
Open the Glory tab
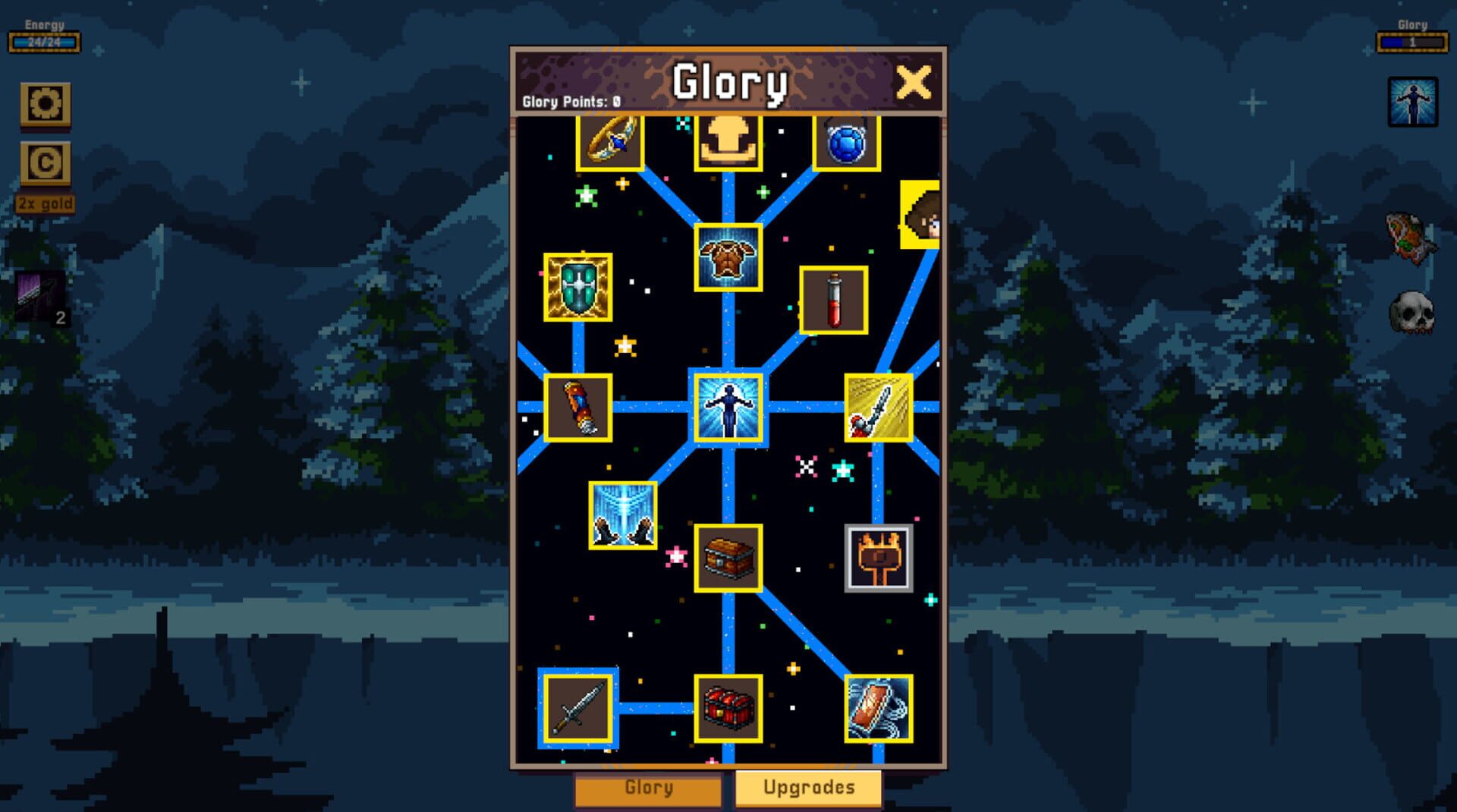pos(649,788)
